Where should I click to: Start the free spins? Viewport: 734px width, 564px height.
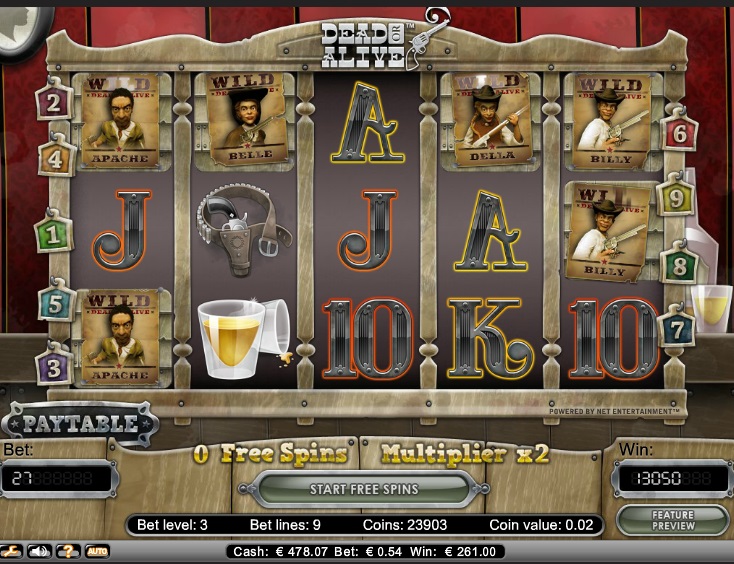tap(364, 489)
